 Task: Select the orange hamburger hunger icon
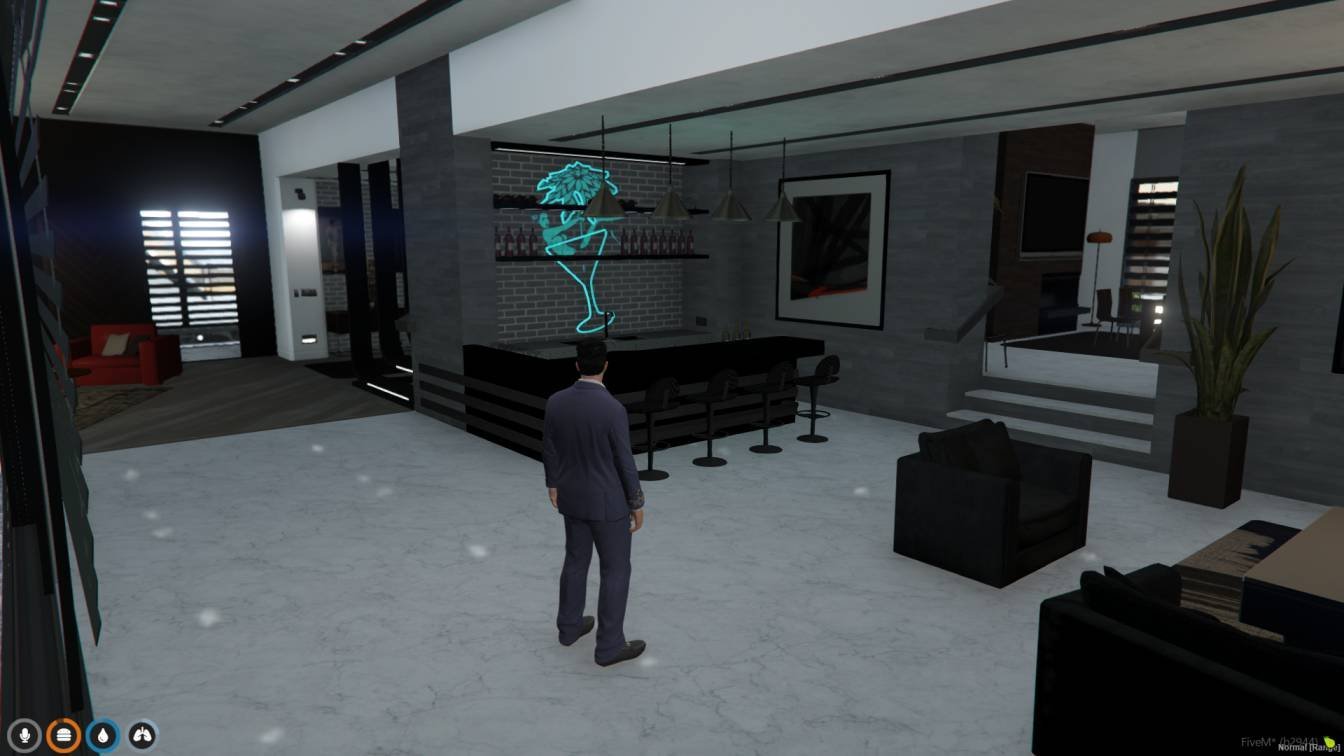(x=63, y=736)
